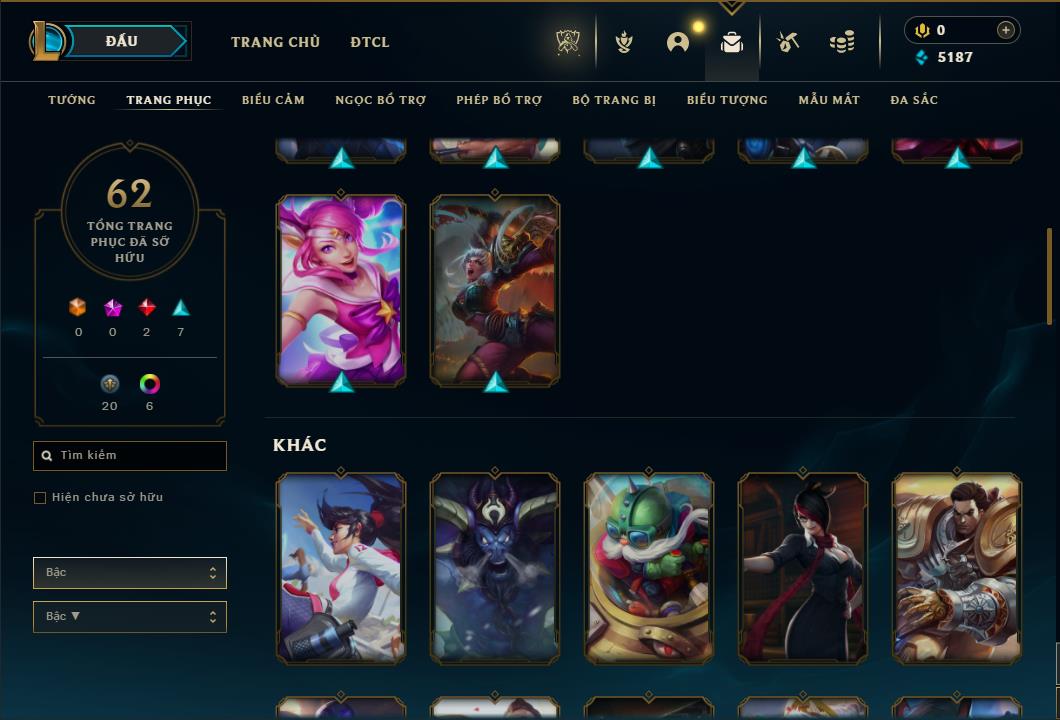1060x720 pixels.
Task: Switch to the TƯỚNG tab
Action: tap(72, 100)
